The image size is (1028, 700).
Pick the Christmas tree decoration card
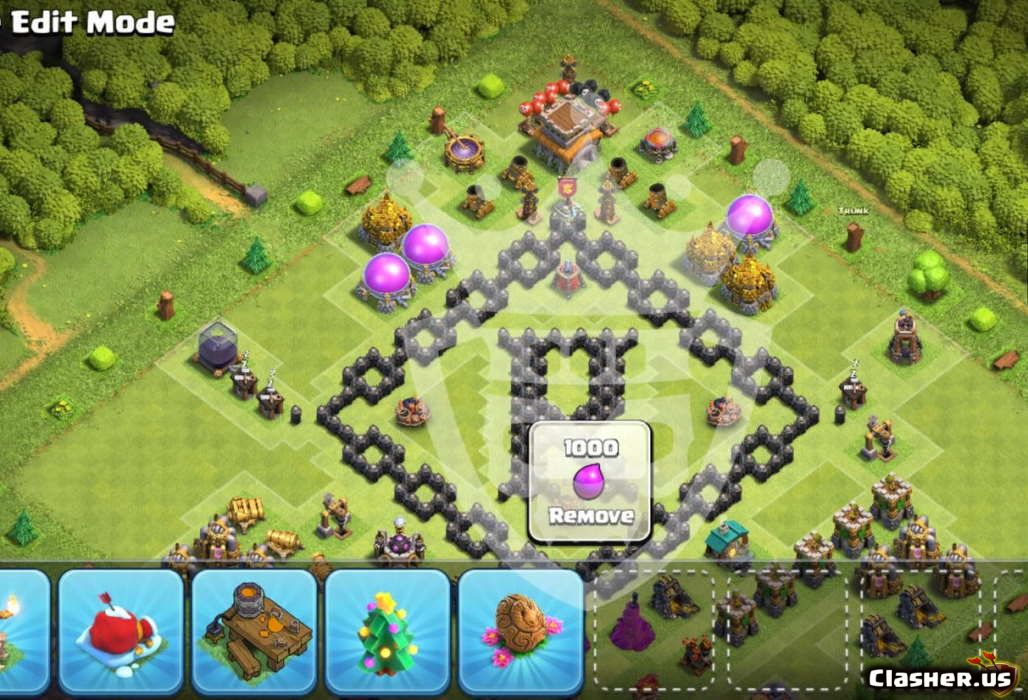point(387,632)
